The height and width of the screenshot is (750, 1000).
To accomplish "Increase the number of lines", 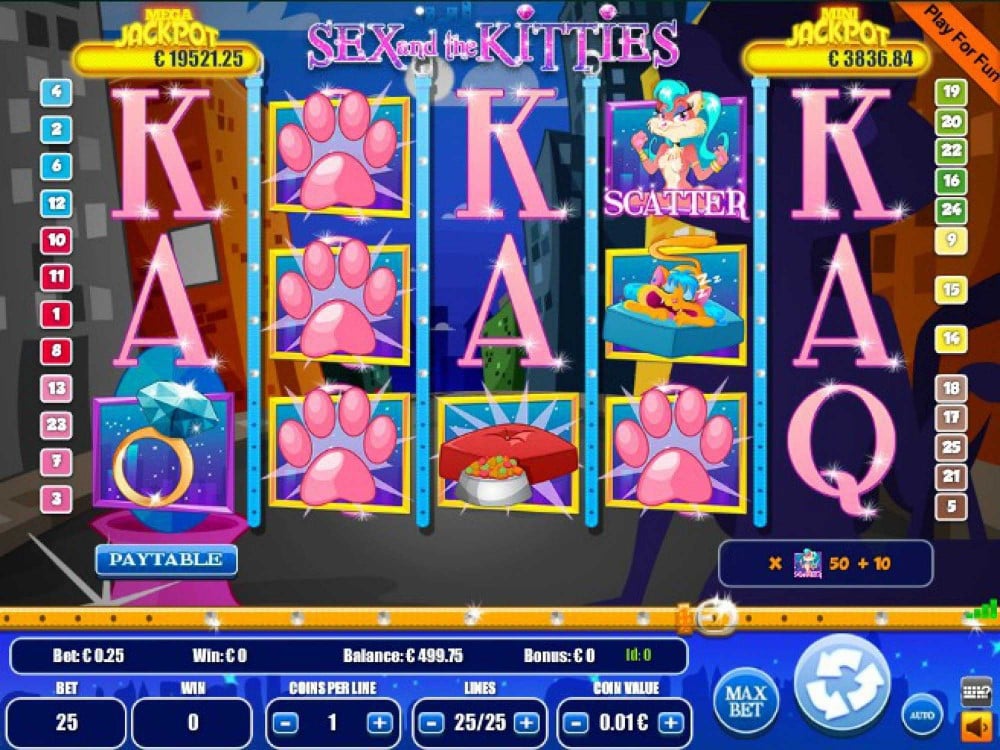I will (x=525, y=723).
